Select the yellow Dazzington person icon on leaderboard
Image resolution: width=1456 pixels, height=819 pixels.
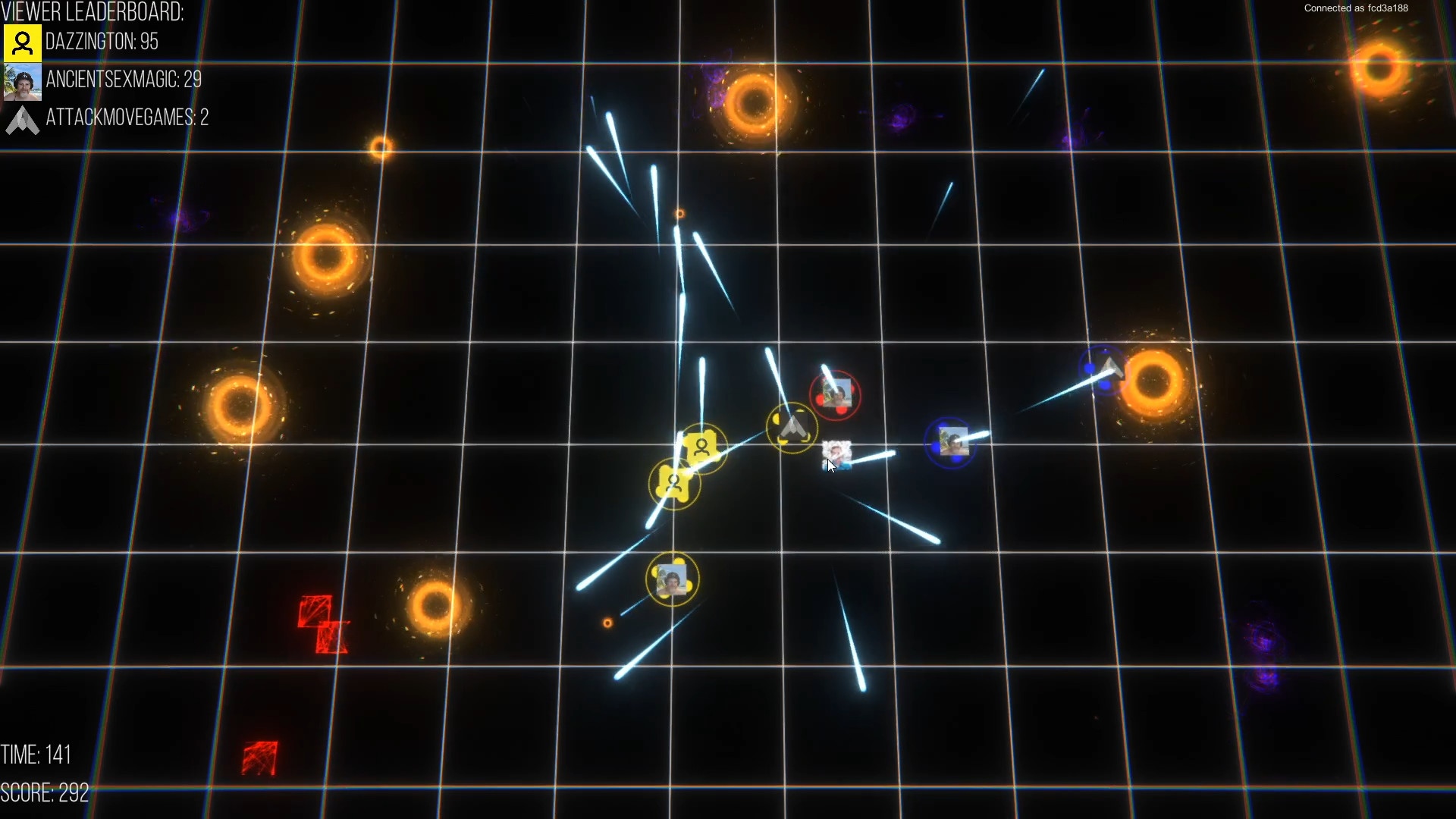(22, 42)
